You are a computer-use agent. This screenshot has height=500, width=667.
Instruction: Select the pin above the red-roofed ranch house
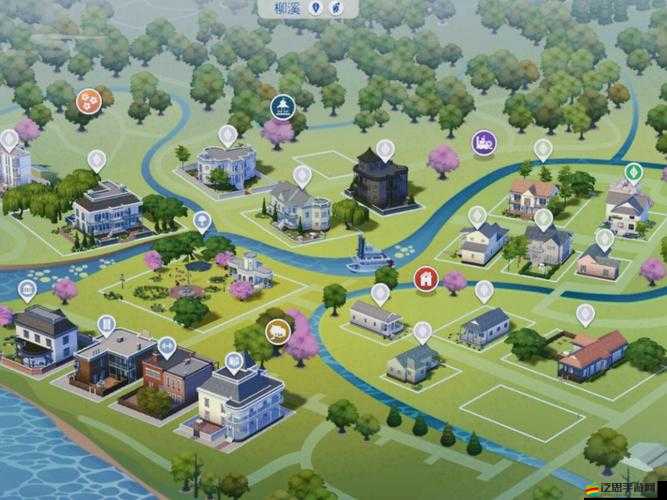(585, 314)
